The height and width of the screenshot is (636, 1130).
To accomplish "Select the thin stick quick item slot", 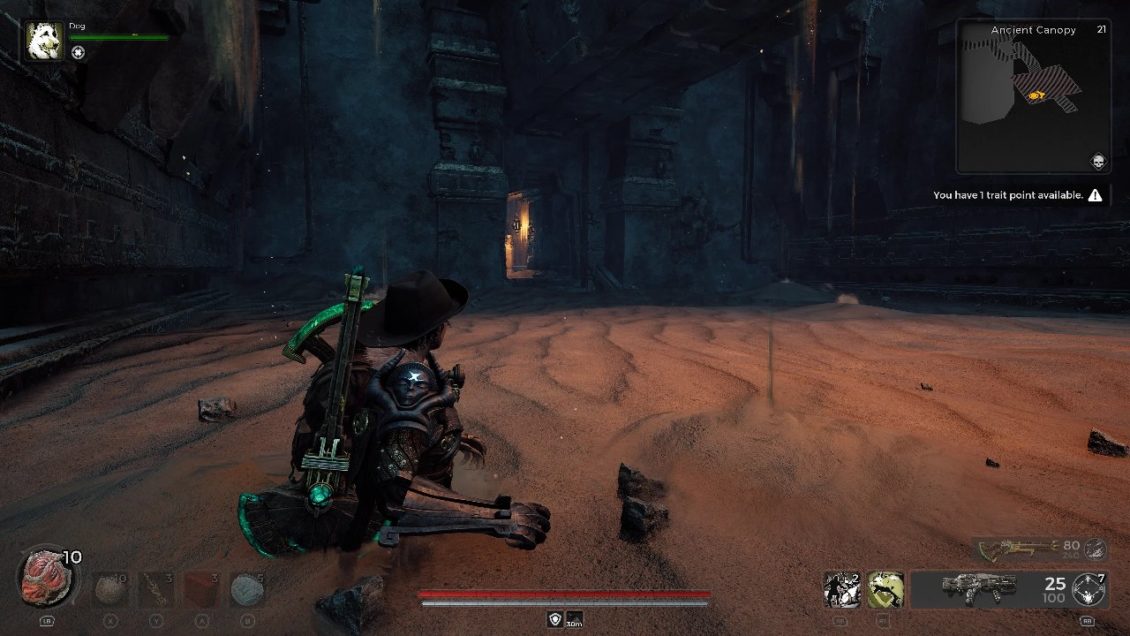I will 156,589.
